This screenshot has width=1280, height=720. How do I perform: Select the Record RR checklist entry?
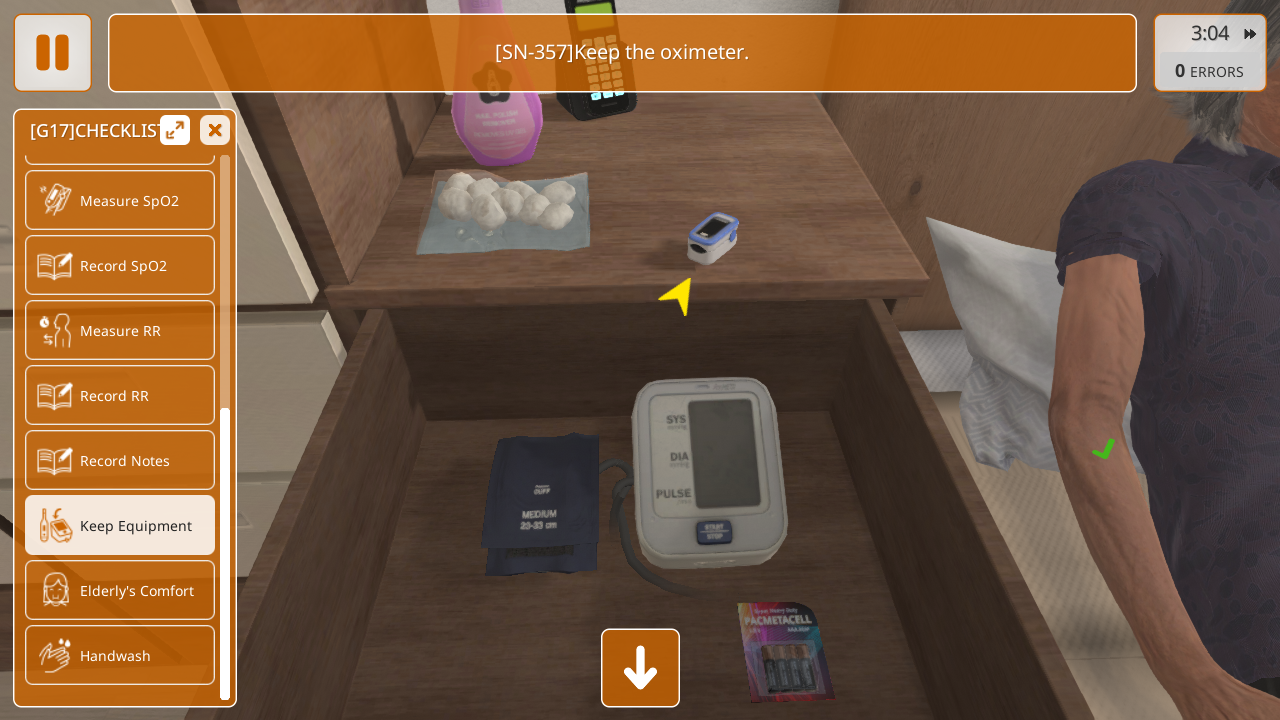120,395
